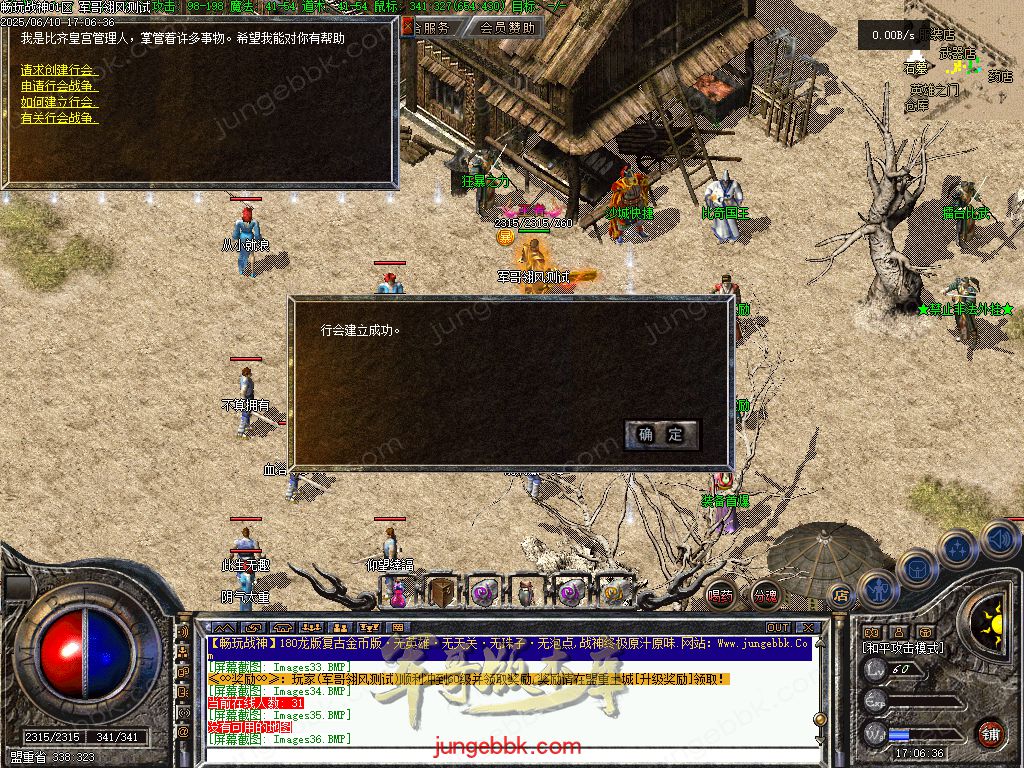1024x768 pixels.
Task: Select the 申请行会战争 dialogue option
Action: 60,86
